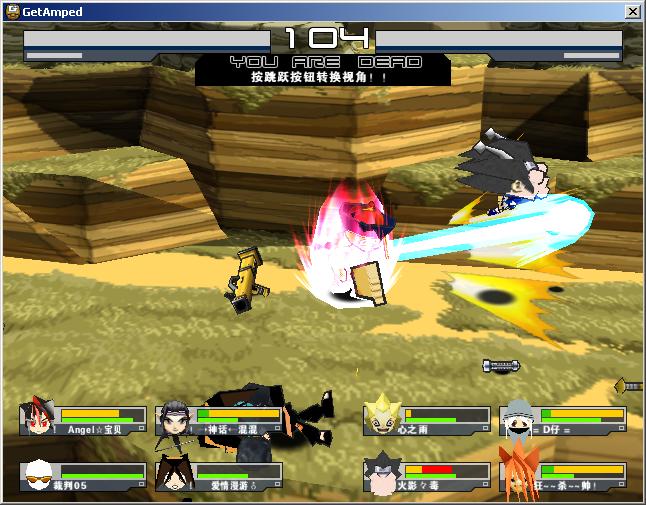Select the Angel☆宝贝 player panel
The height and width of the screenshot is (505, 646).
(x=84, y=420)
